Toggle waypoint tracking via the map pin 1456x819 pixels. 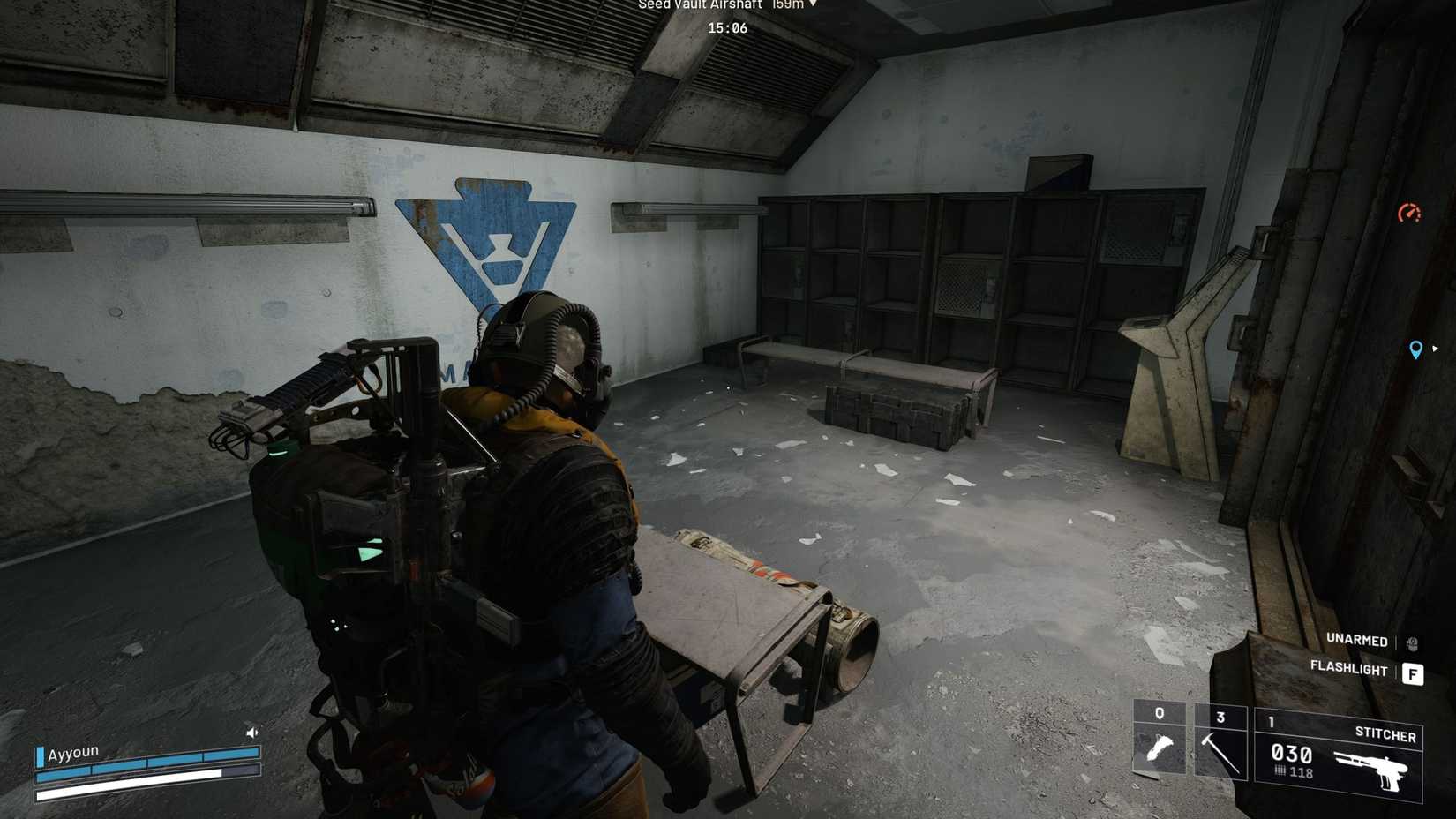click(x=1416, y=349)
